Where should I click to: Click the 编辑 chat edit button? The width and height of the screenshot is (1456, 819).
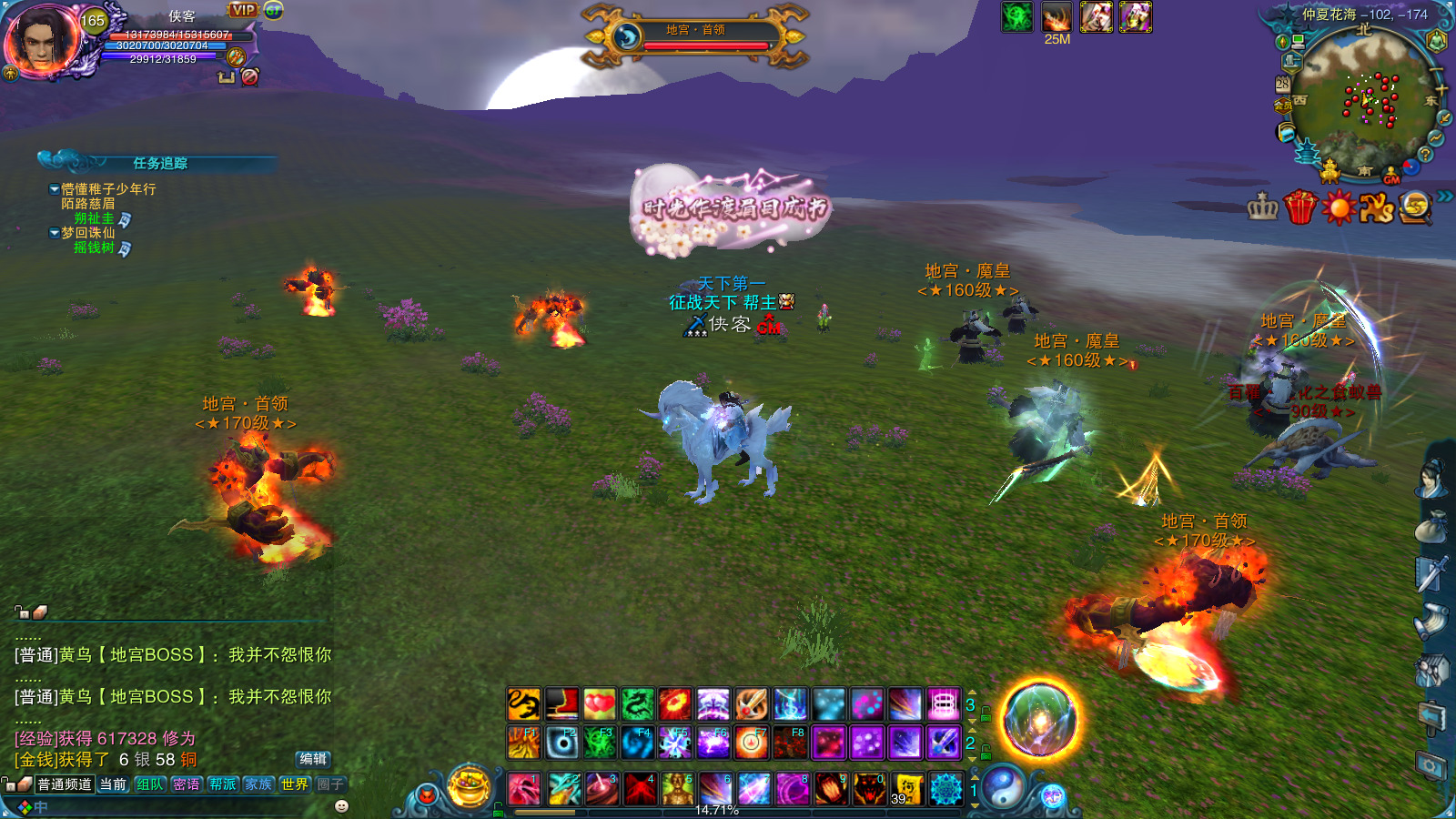313,759
